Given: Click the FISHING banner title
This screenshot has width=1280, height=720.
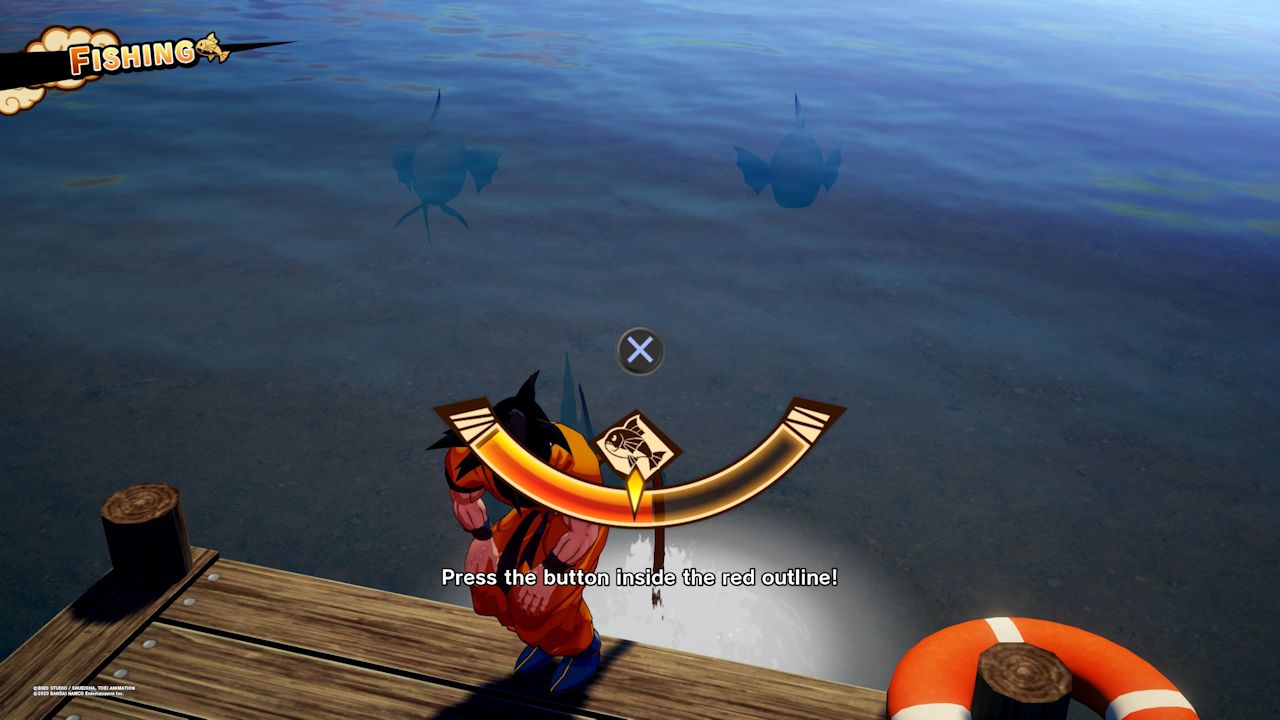Looking at the screenshot, I should 130,57.
